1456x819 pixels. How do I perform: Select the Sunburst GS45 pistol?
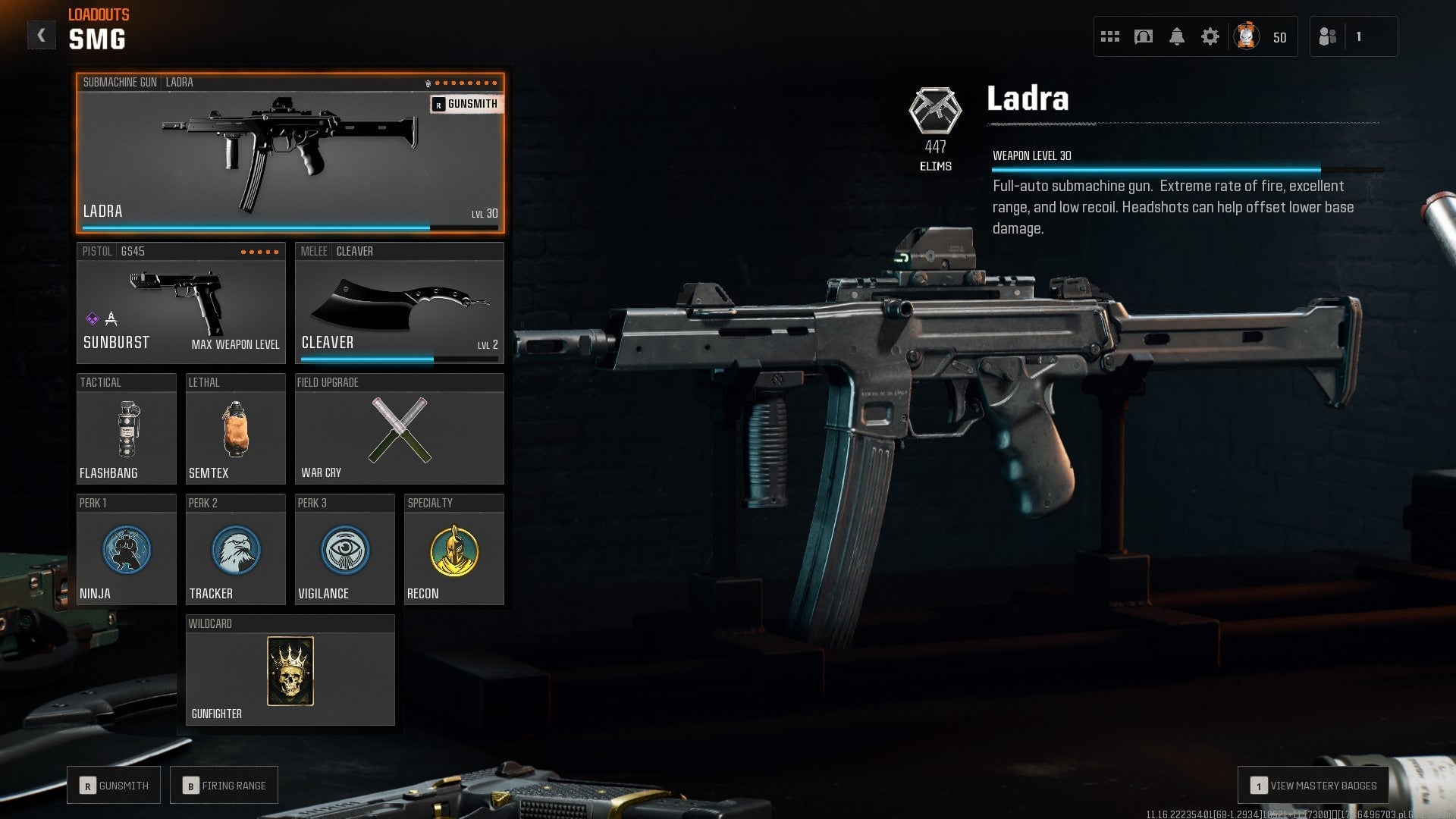point(180,303)
